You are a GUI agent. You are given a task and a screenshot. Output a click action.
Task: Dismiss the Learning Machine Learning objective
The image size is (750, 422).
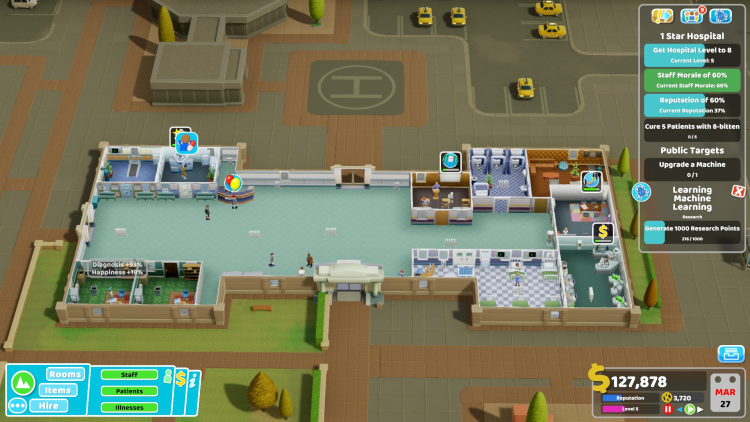[x=738, y=191]
